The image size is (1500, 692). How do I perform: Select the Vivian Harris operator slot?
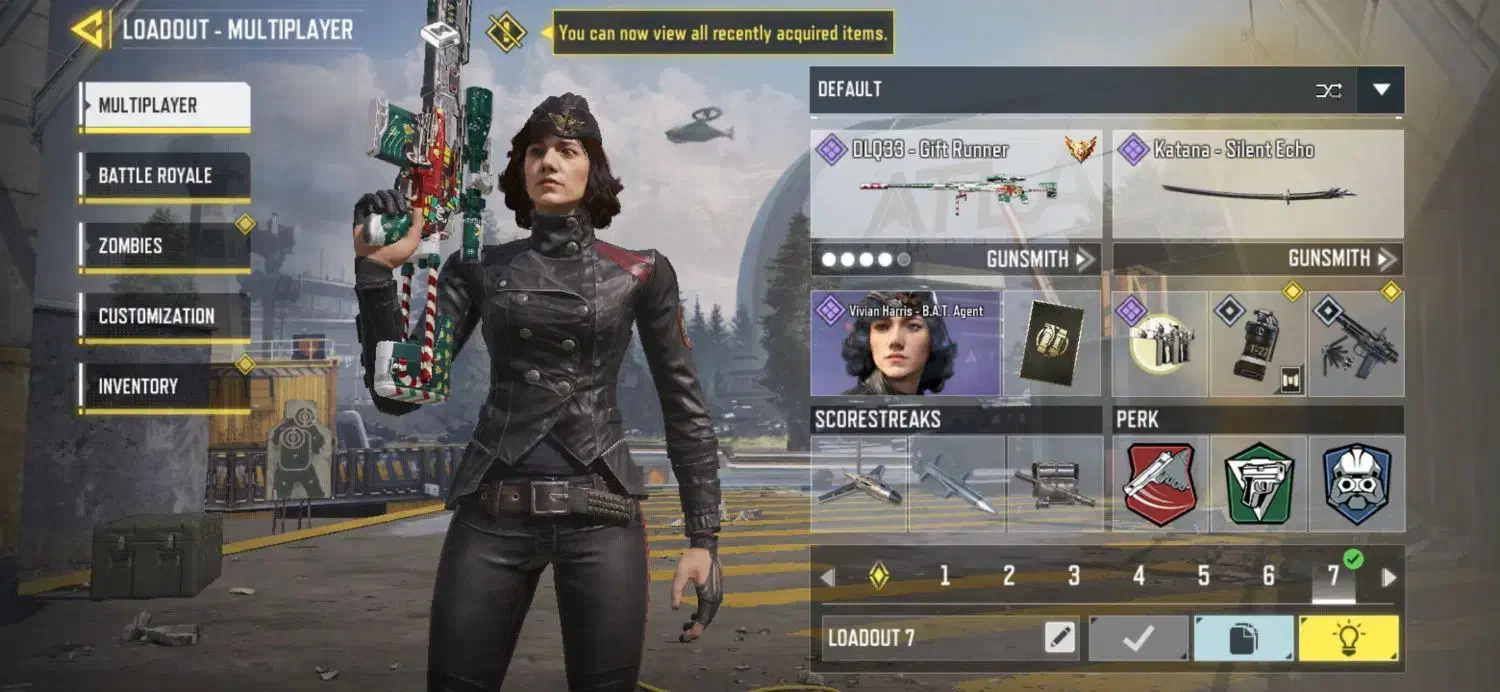click(x=905, y=343)
